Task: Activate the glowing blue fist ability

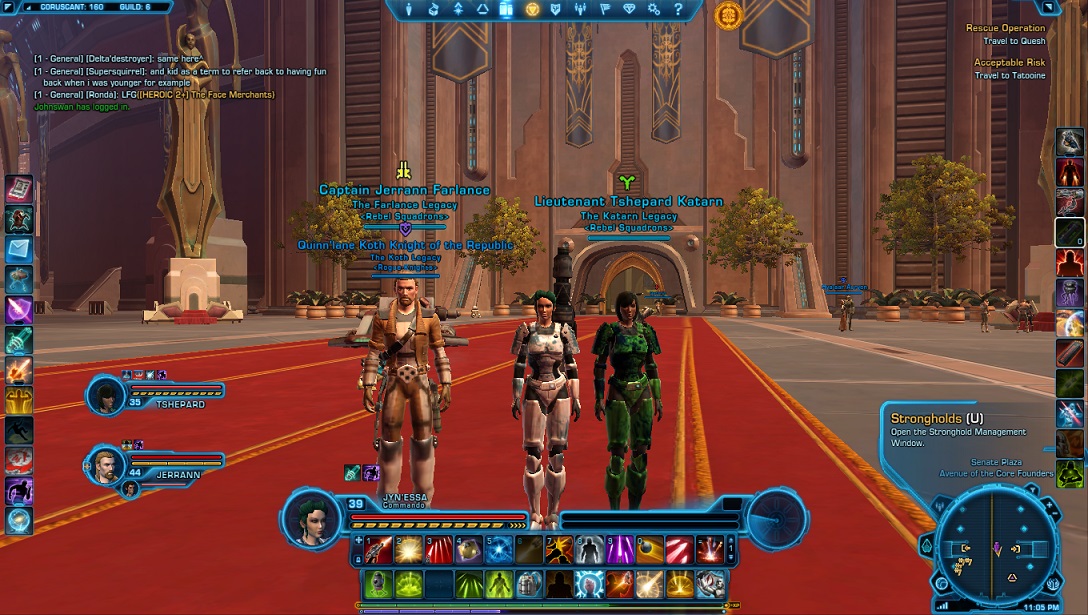Action: pos(589,583)
